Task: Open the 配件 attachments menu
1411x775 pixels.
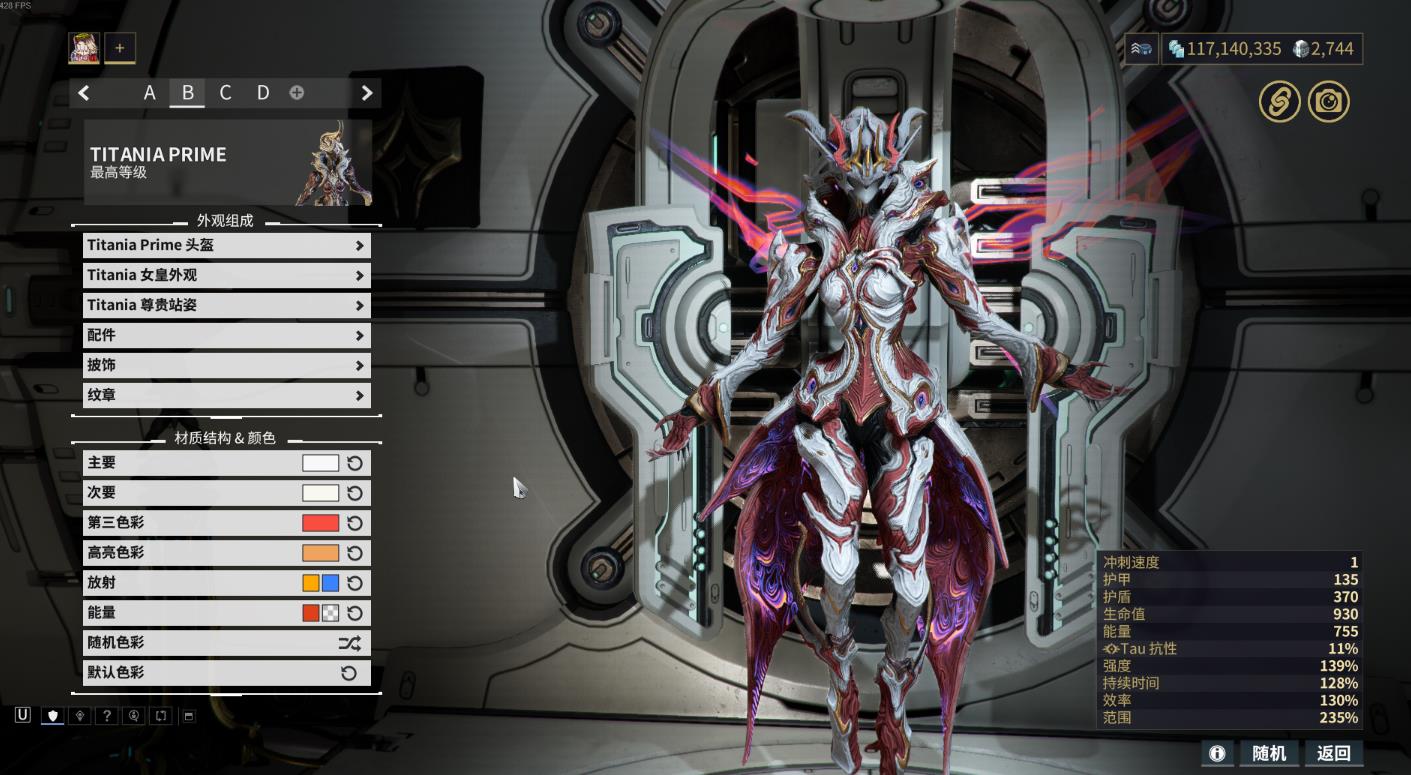Action: (226, 335)
